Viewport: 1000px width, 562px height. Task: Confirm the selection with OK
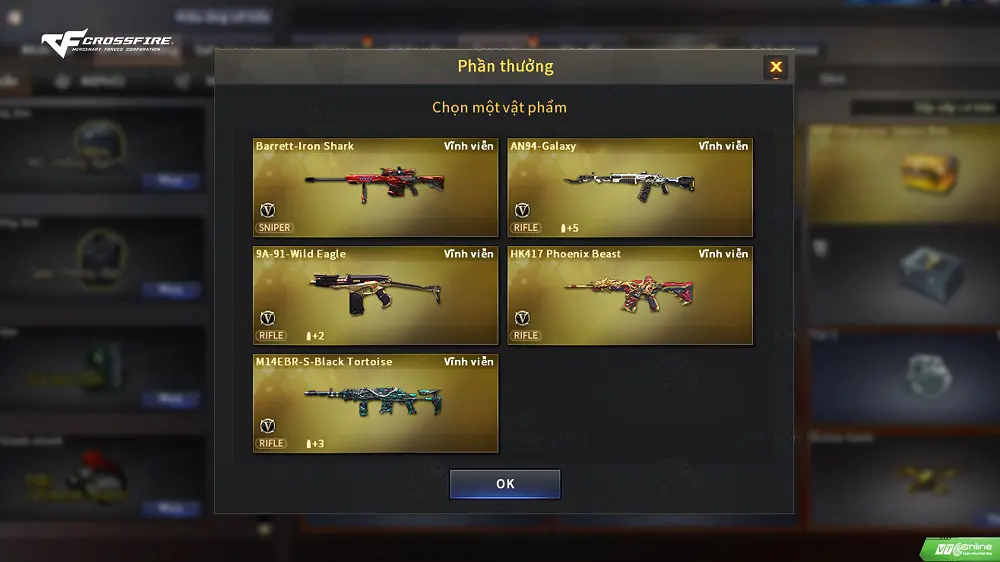tap(505, 484)
